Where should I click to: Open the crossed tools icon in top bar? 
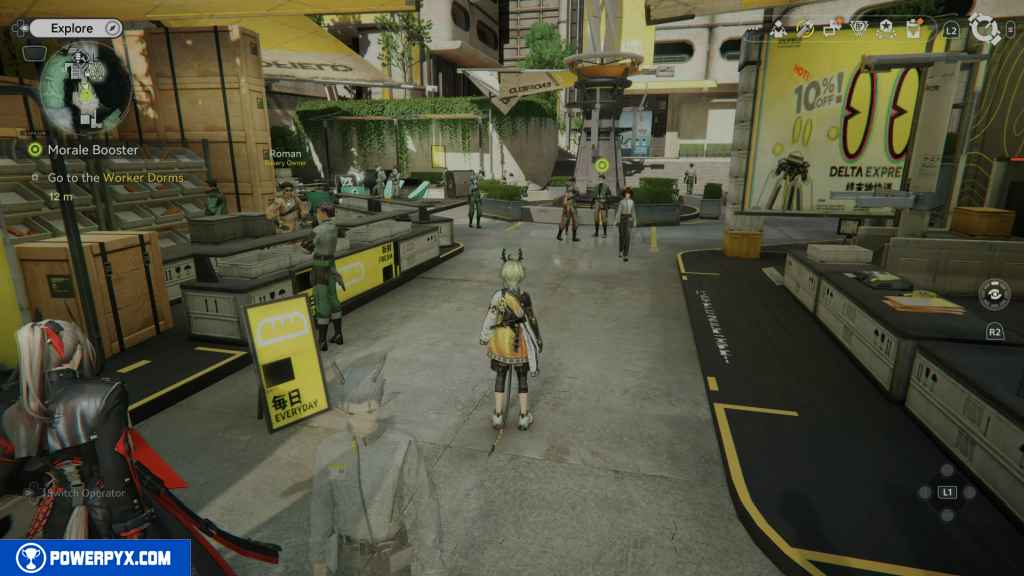pos(805,29)
